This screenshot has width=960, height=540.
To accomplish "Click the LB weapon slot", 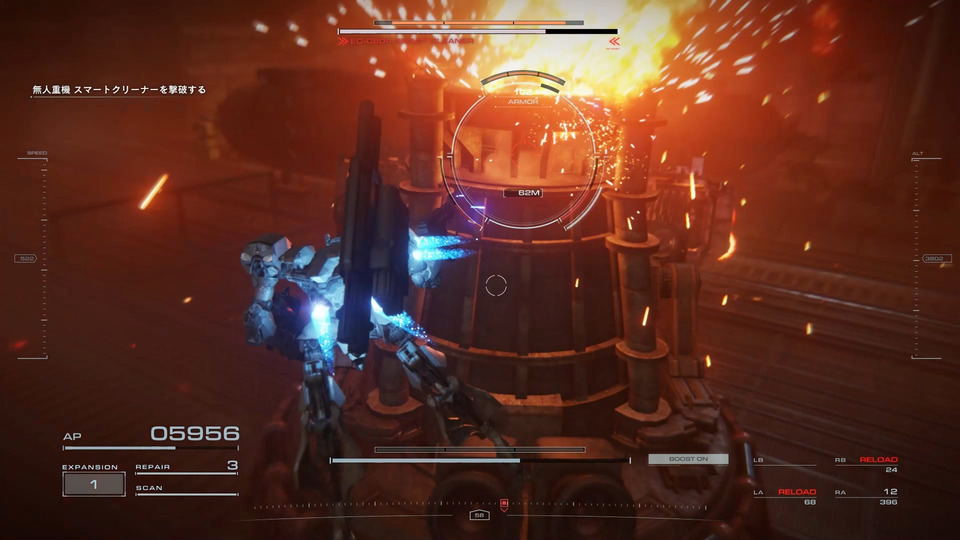I will click(785, 464).
